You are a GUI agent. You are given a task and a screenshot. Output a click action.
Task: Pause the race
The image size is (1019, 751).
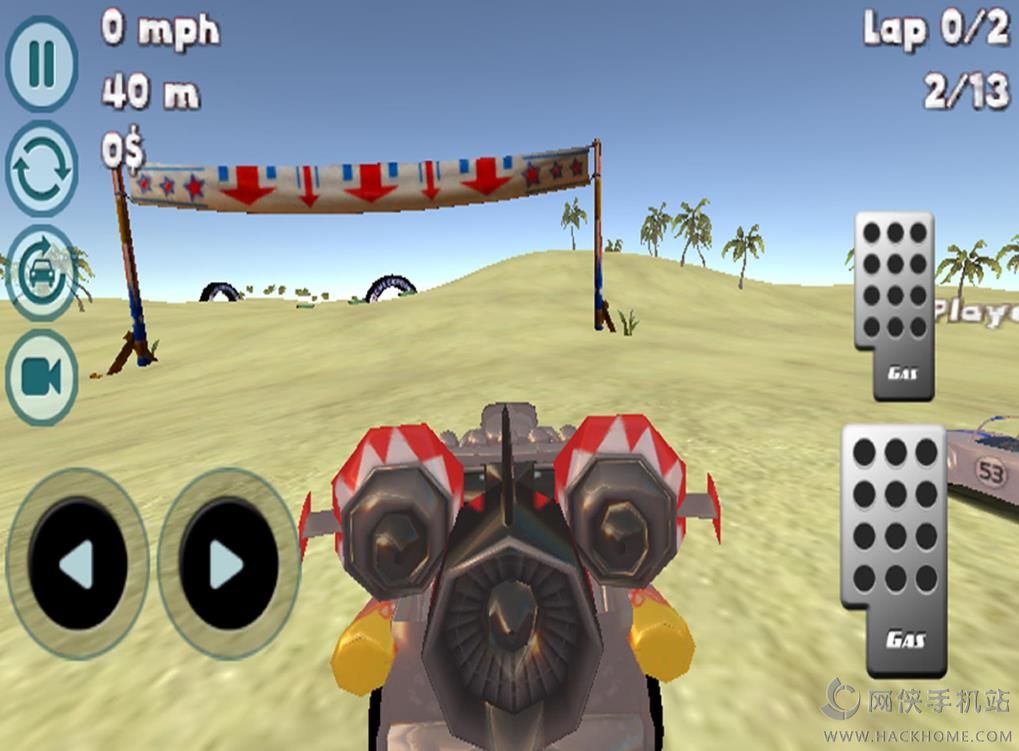41,64
